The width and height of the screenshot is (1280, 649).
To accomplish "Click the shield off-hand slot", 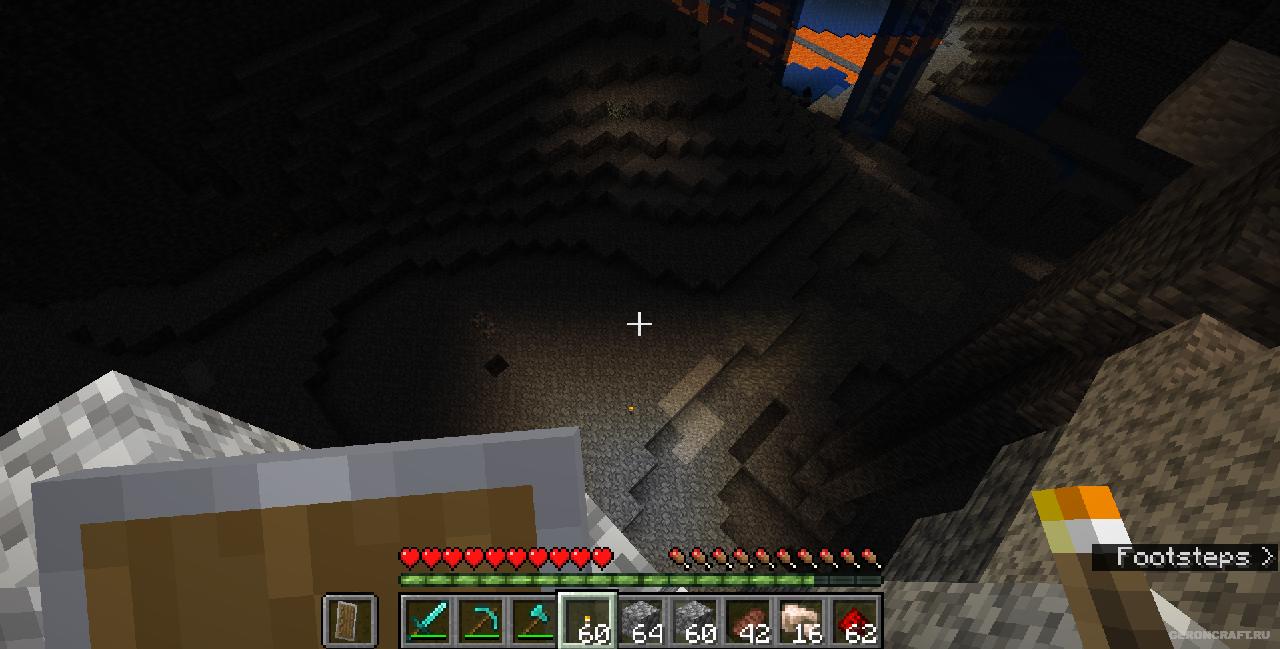I will click(x=350, y=620).
